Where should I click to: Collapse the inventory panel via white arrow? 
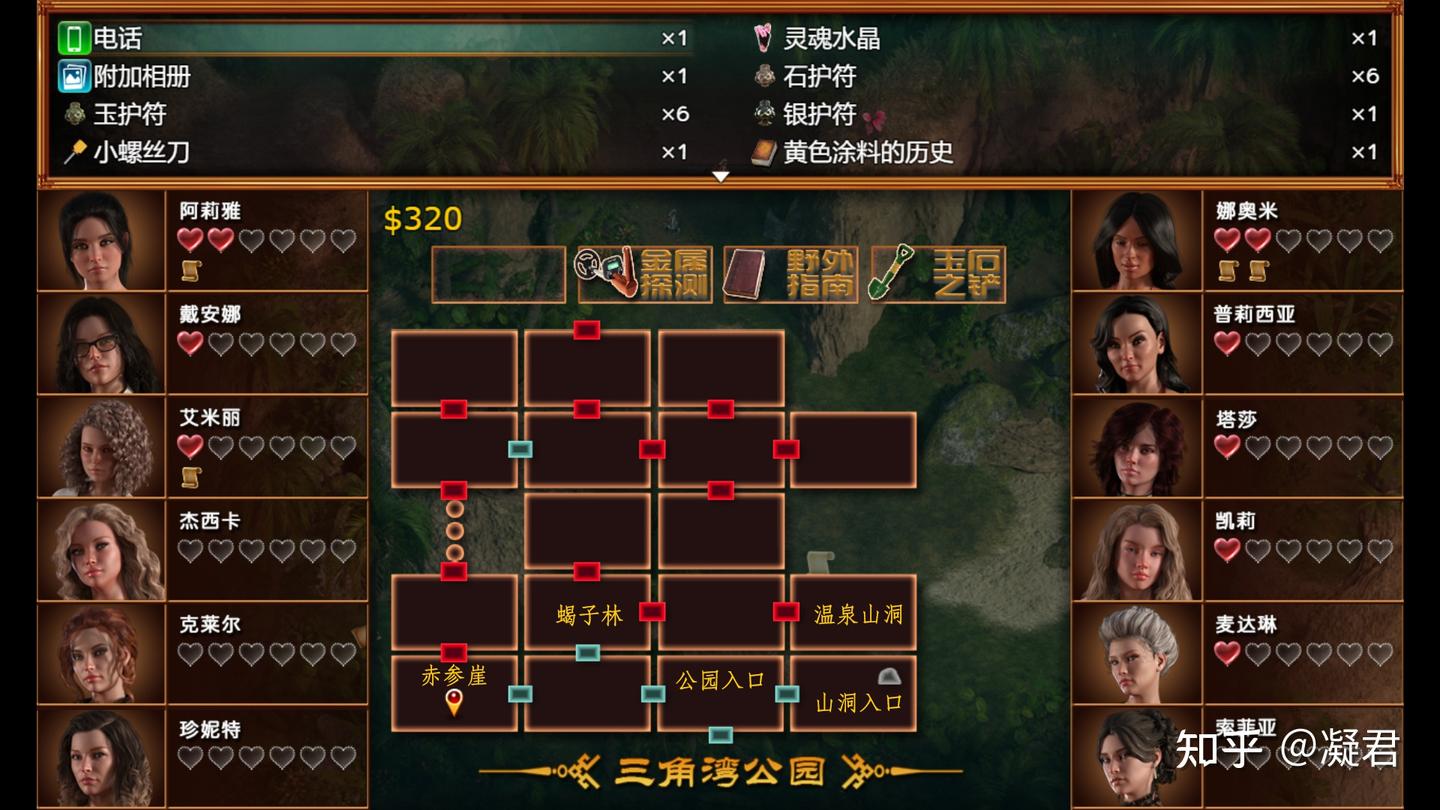coord(720,174)
